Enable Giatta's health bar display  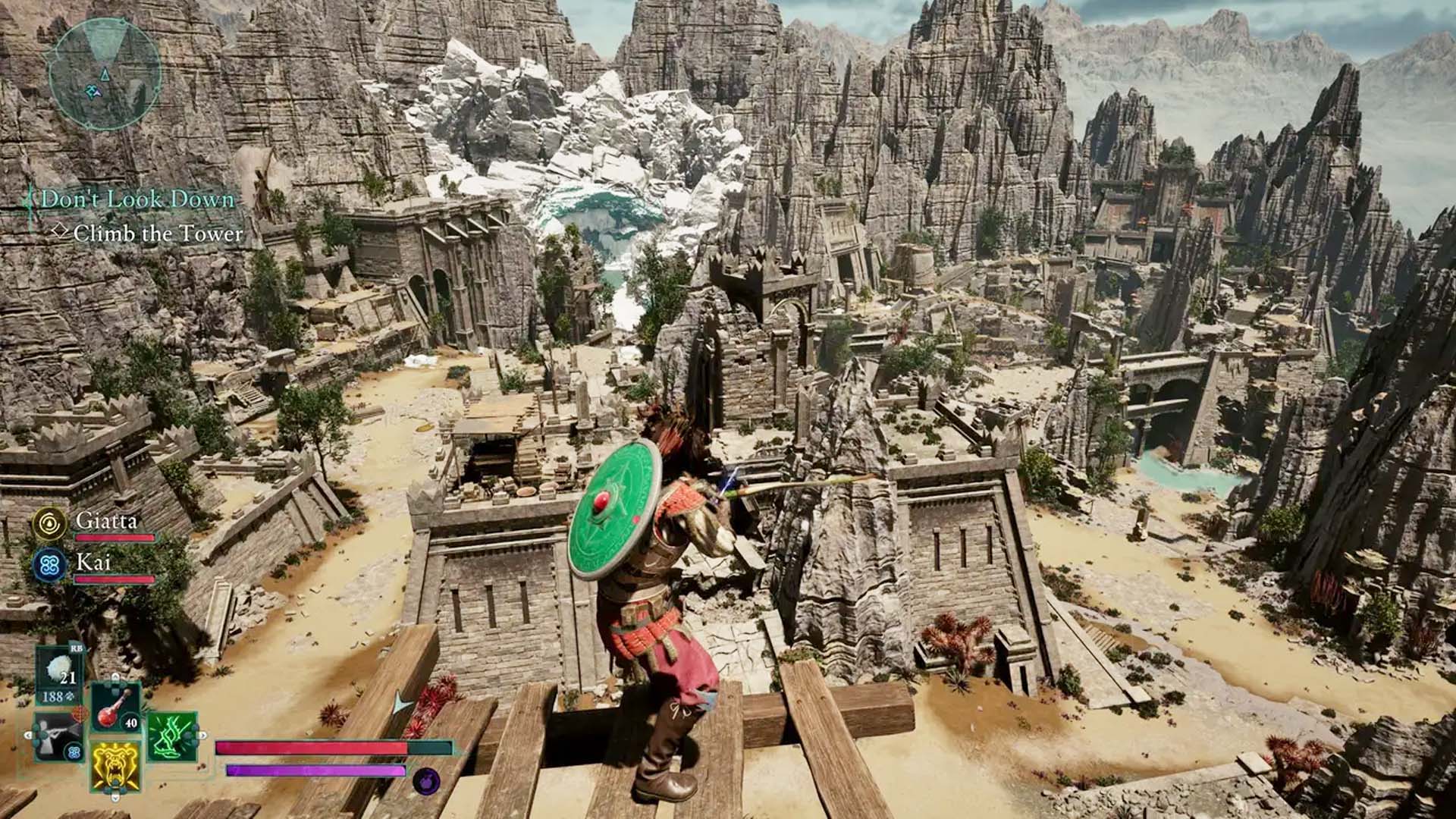[x=115, y=537]
